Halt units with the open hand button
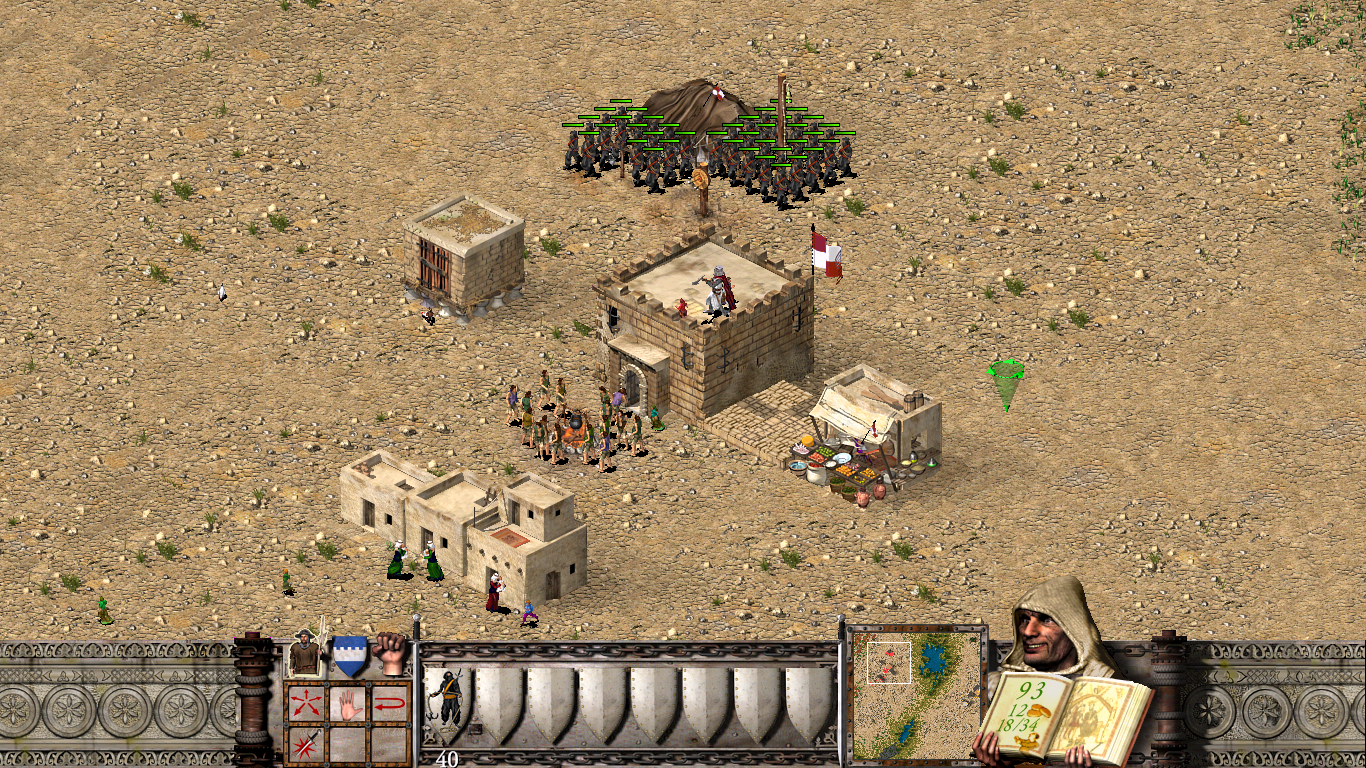 point(347,702)
